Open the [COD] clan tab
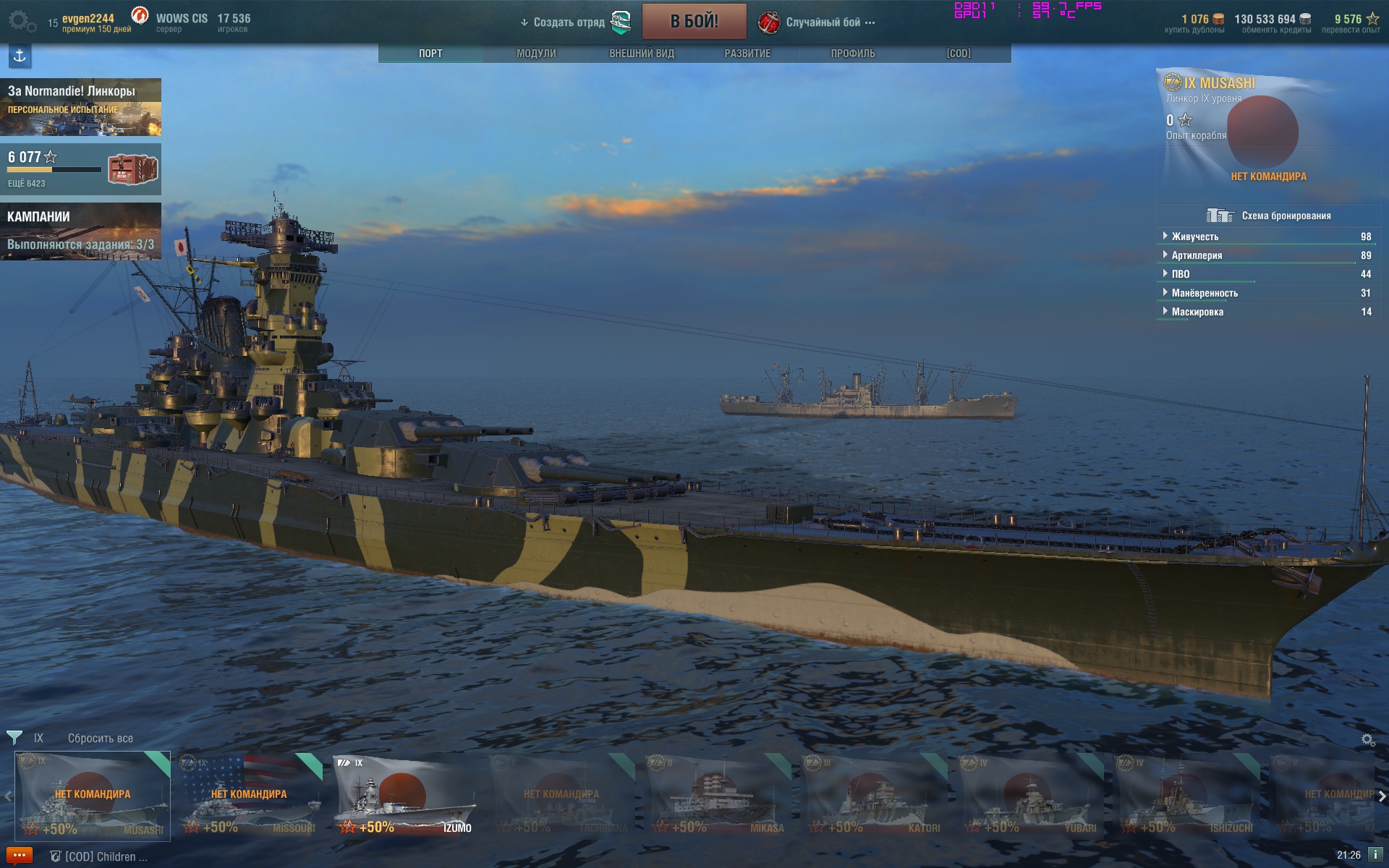1389x868 pixels. click(x=959, y=54)
